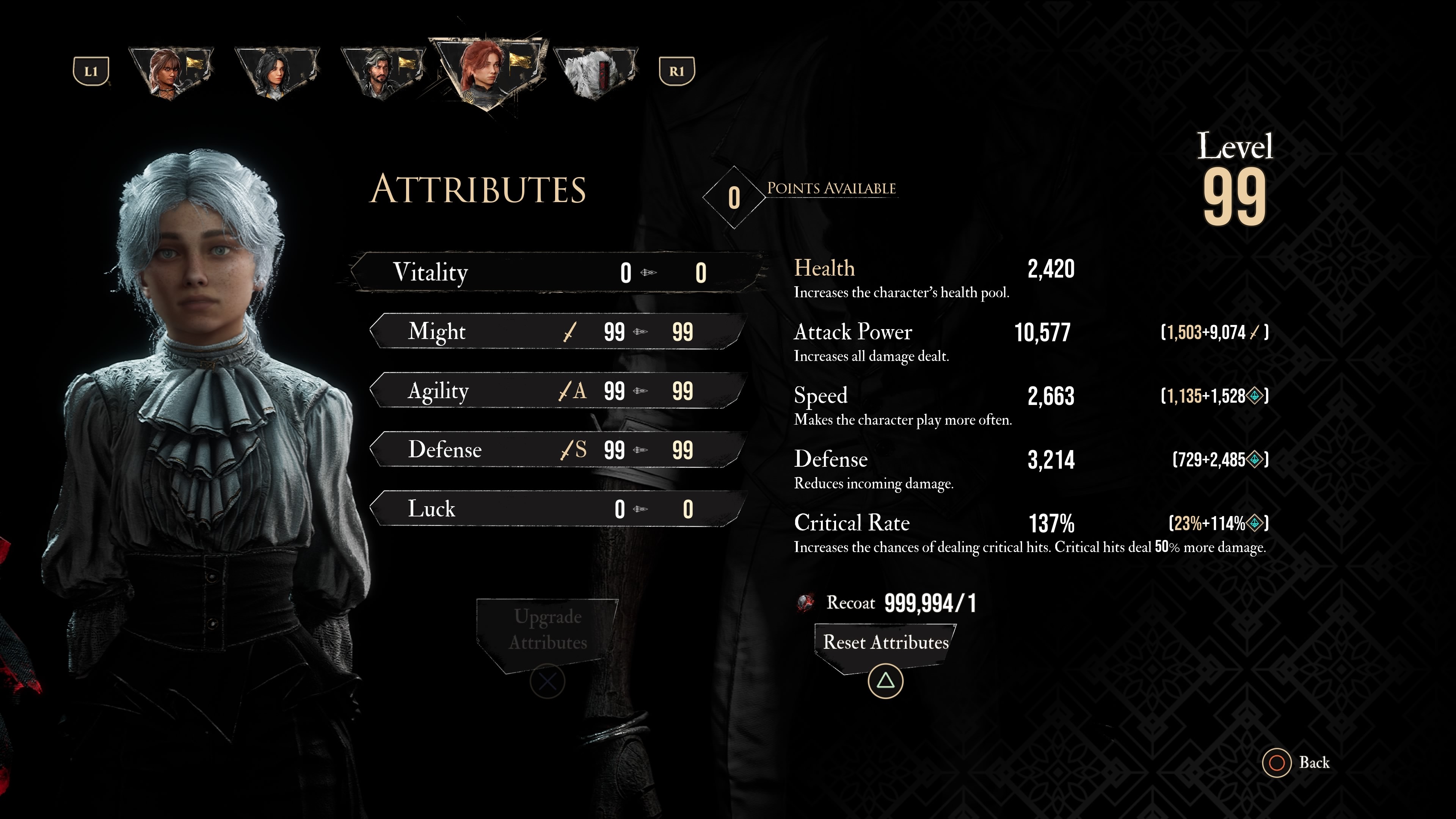The width and height of the screenshot is (1456, 819).
Task: Select the red-haired character portrait
Action: (488, 71)
